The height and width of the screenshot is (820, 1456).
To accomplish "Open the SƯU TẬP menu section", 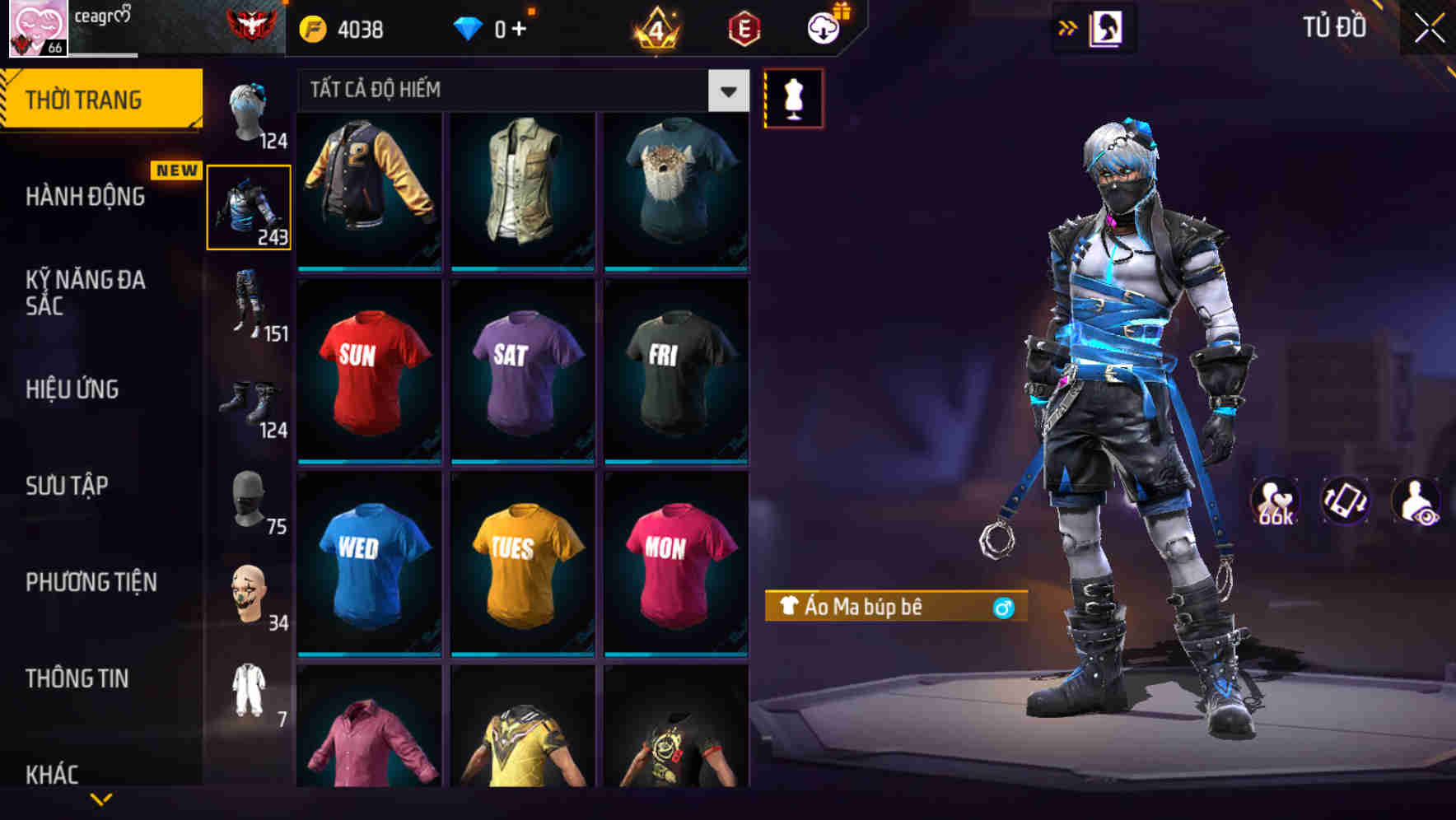I will 69,486.
